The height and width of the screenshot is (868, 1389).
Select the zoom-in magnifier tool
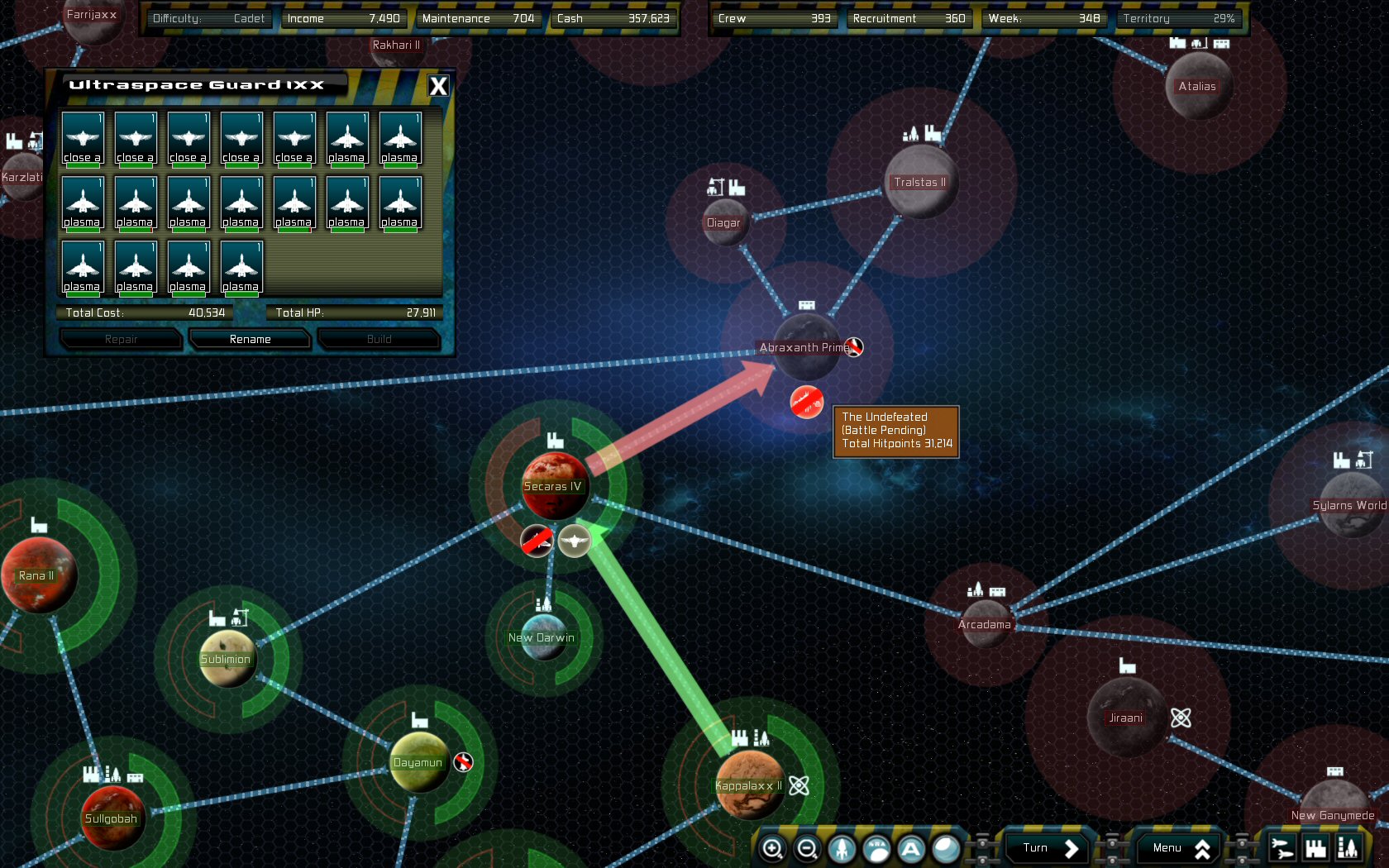(774, 847)
